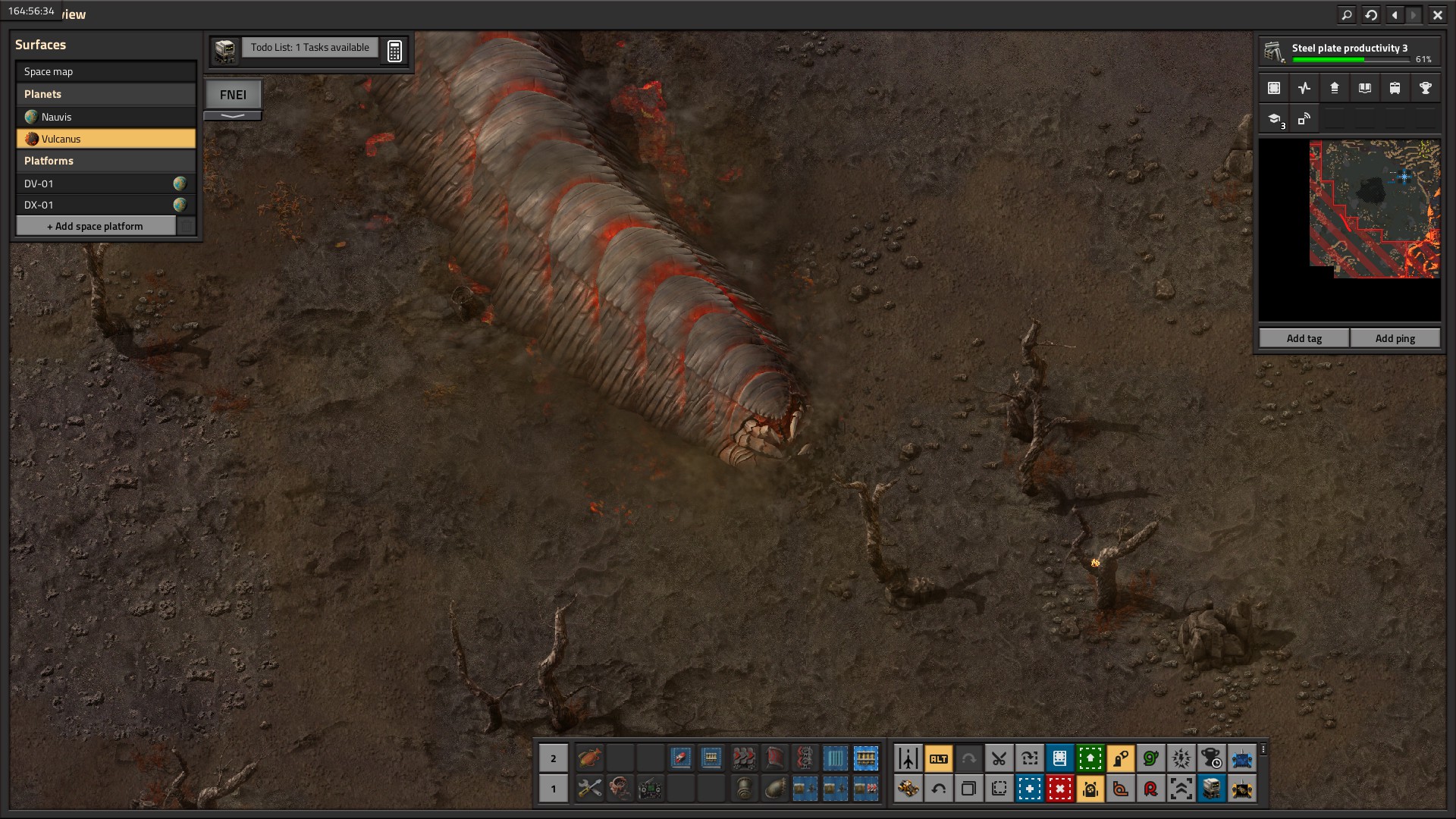Open the trains overview icon
Viewport: 1456px width, 819px height.
pyautogui.click(x=1395, y=88)
